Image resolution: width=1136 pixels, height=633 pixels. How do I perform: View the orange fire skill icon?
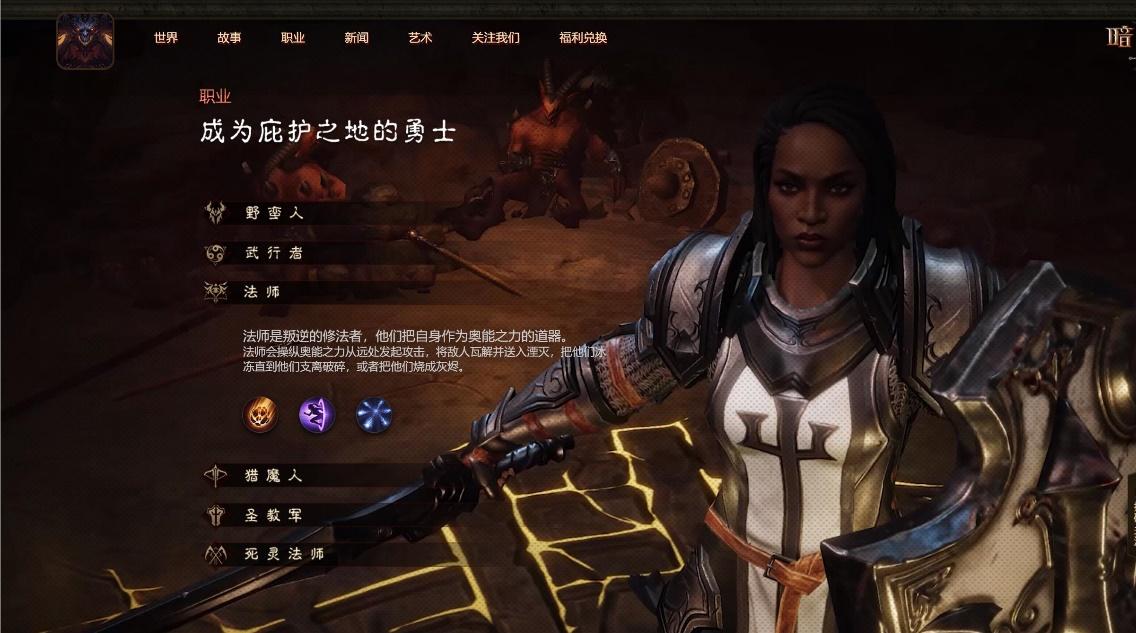pyautogui.click(x=261, y=414)
